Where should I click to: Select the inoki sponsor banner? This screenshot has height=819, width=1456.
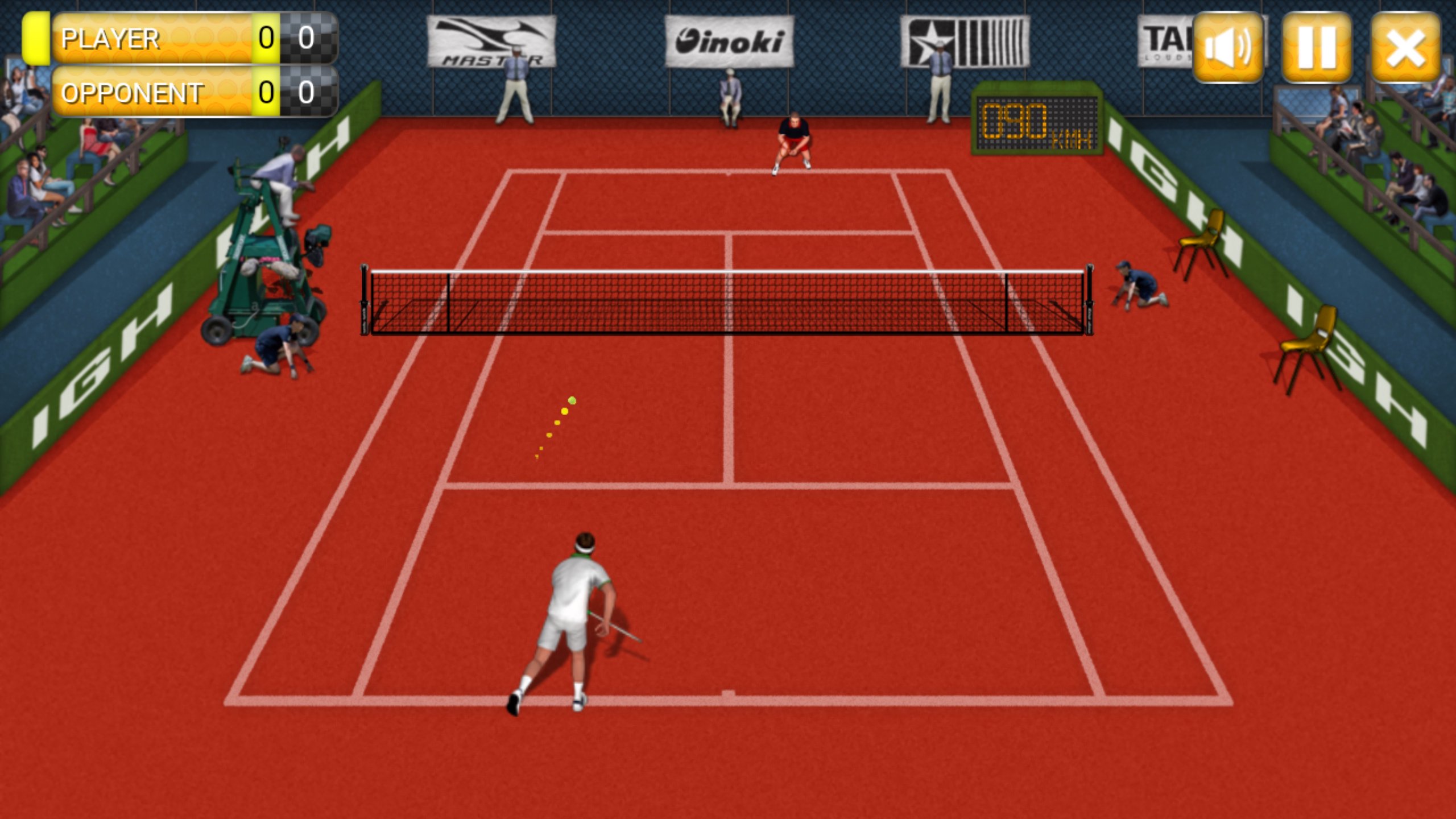(x=728, y=40)
